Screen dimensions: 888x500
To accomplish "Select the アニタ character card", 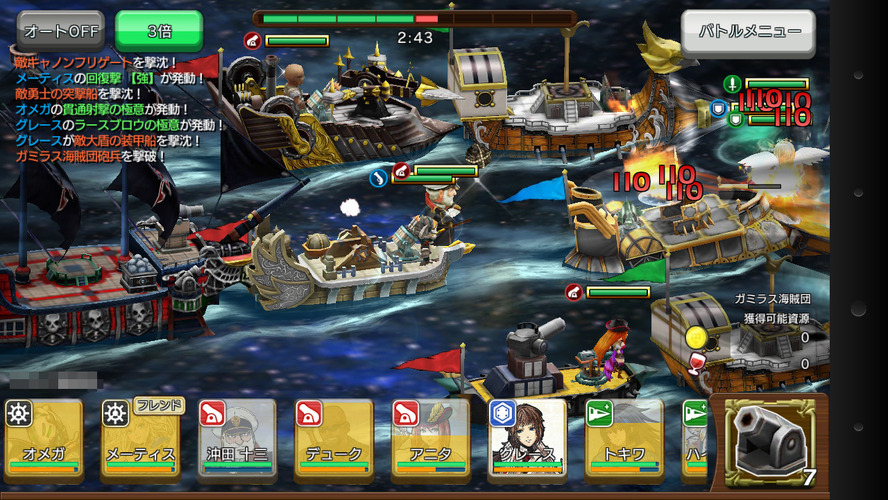I will coord(430,440).
